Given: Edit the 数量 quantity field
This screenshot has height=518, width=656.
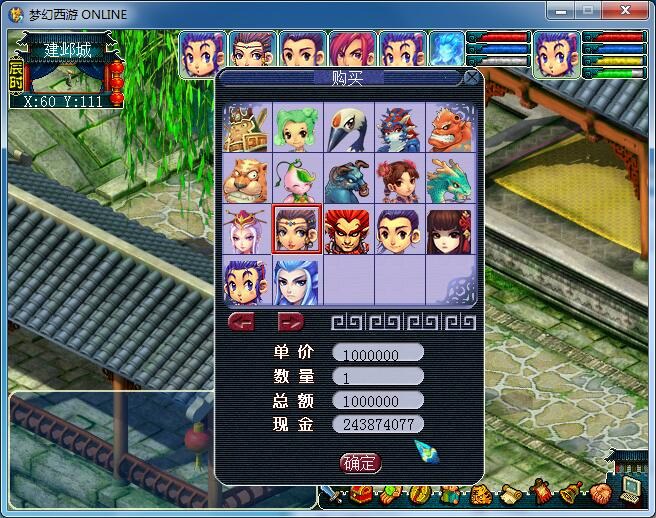Looking at the screenshot, I should 378,377.
